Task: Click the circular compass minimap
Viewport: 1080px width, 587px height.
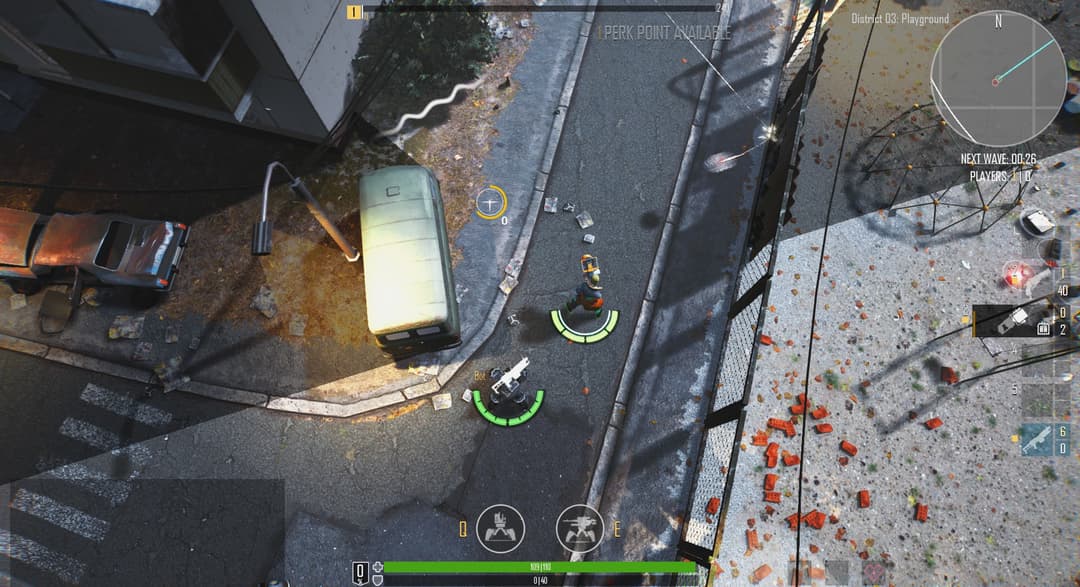Action: tap(997, 78)
